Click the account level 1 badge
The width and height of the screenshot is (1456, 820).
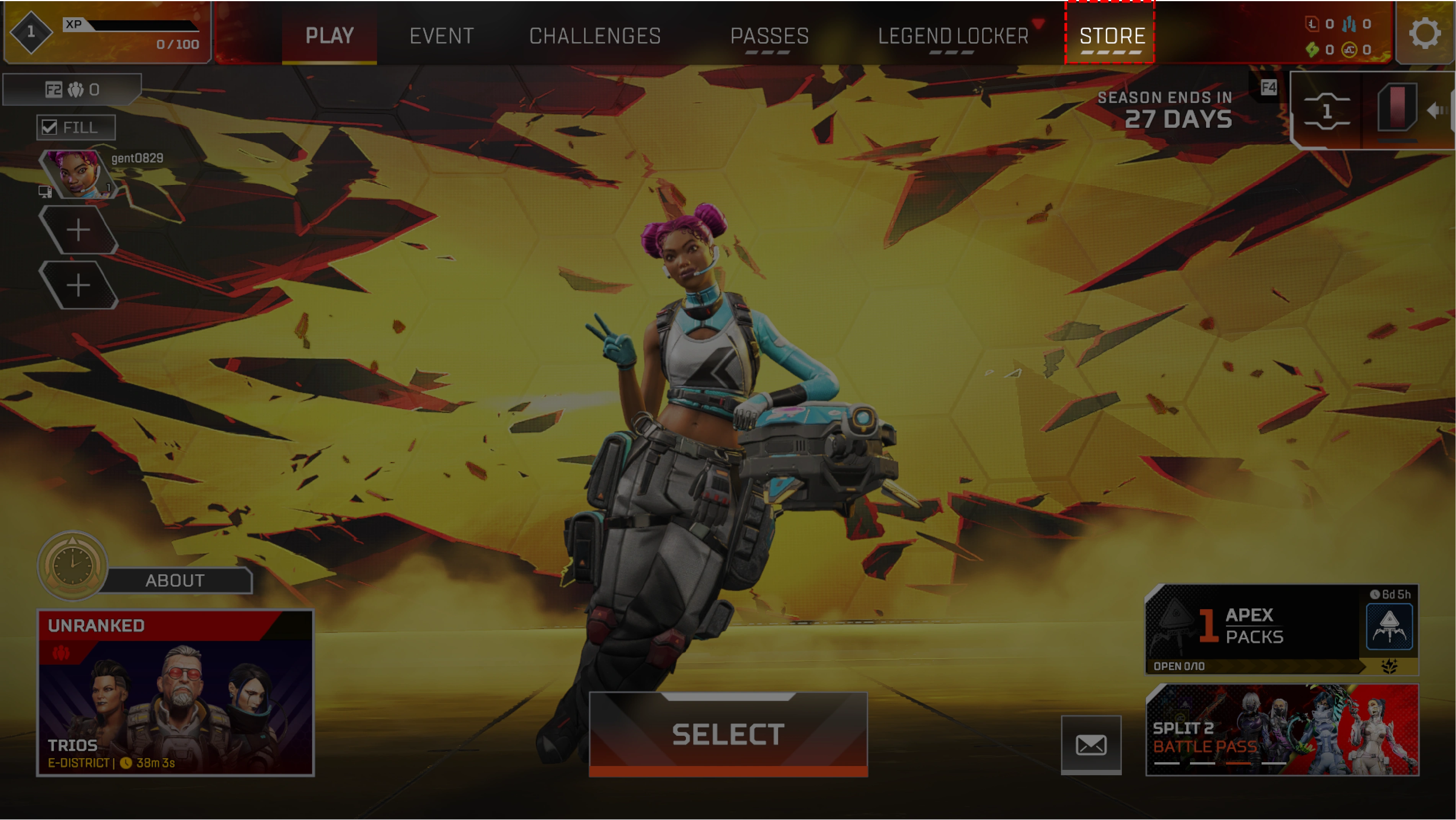pyautogui.click(x=31, y=32)
